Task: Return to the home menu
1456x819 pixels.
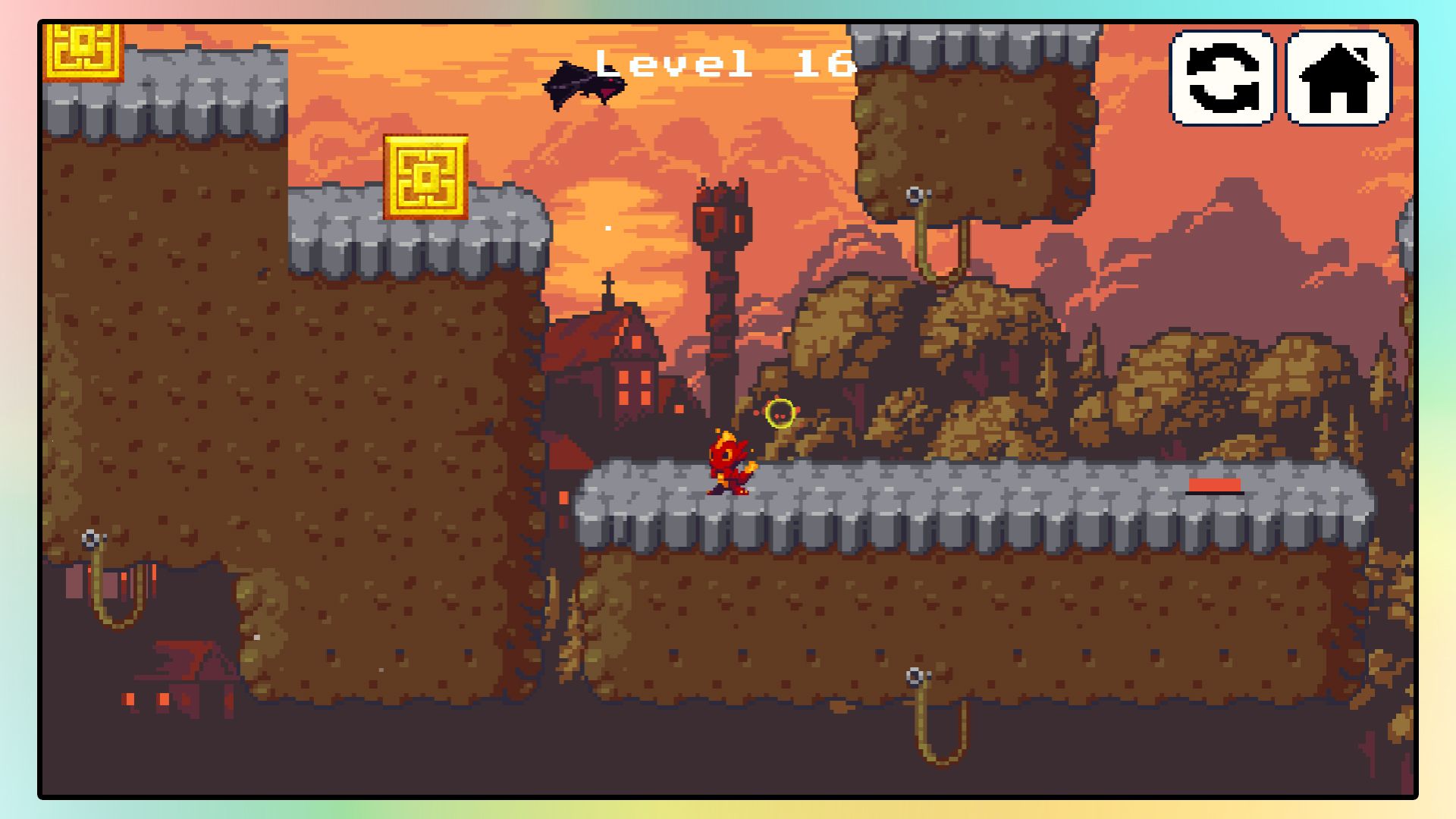Action: tap(1339, 78)
